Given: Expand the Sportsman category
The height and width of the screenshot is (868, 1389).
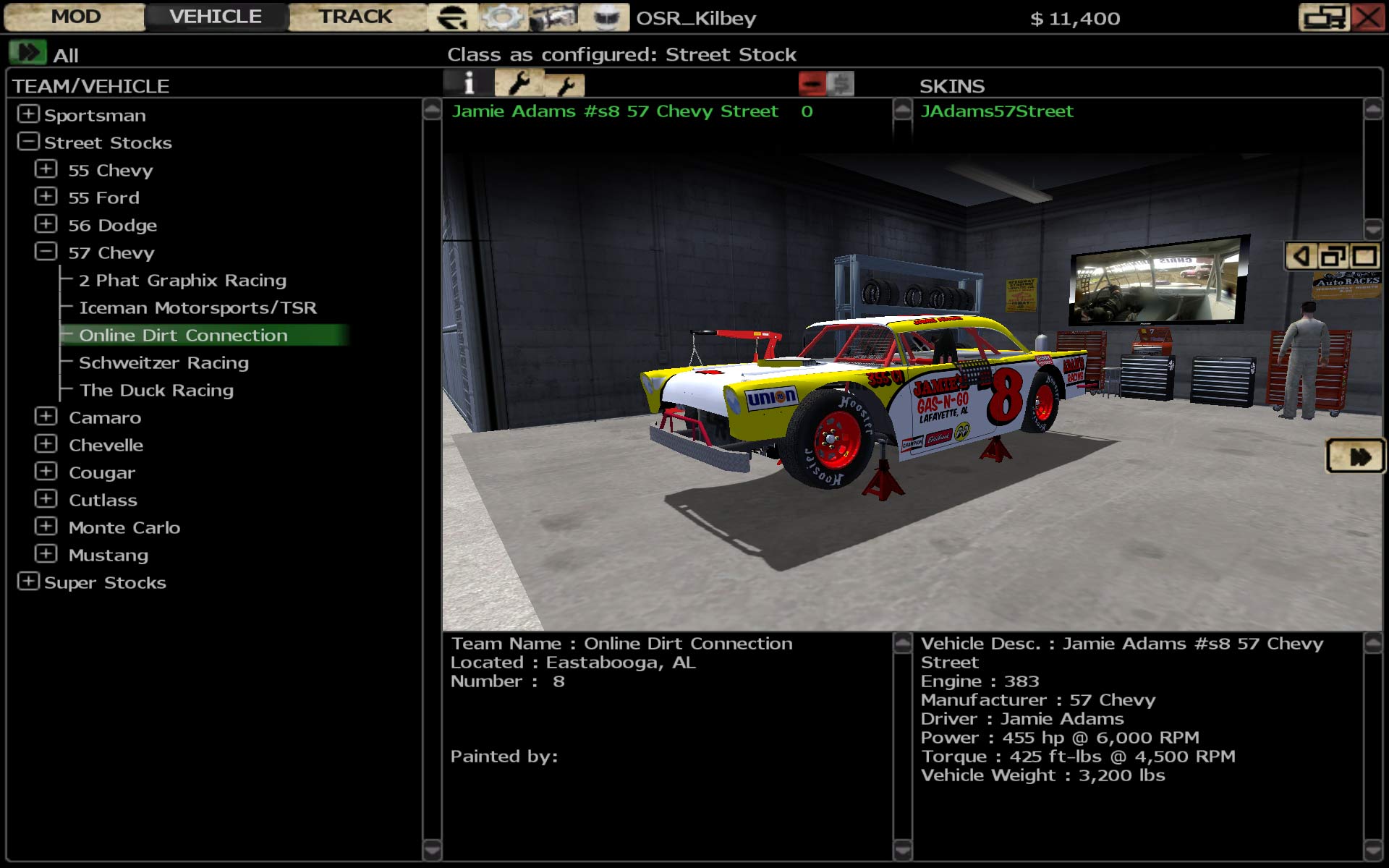Looking at the screenshot, I should pyautogui.click(x=28, y=114).
